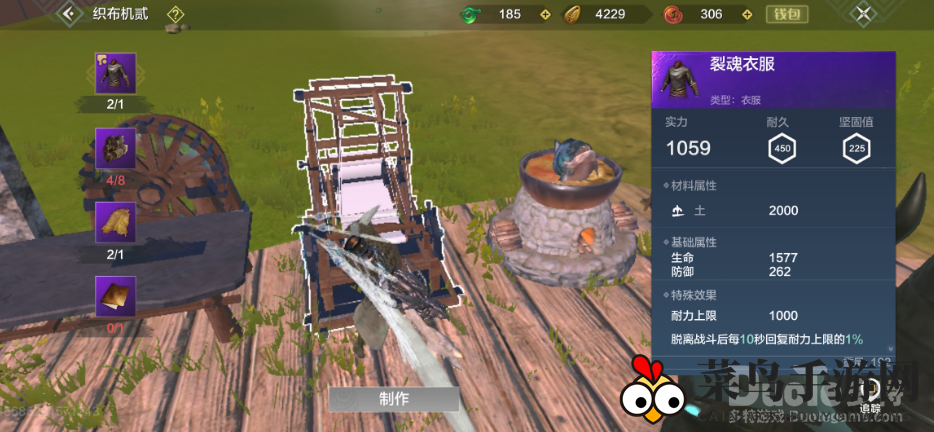Add more green jade currency

tap(545, 14)
